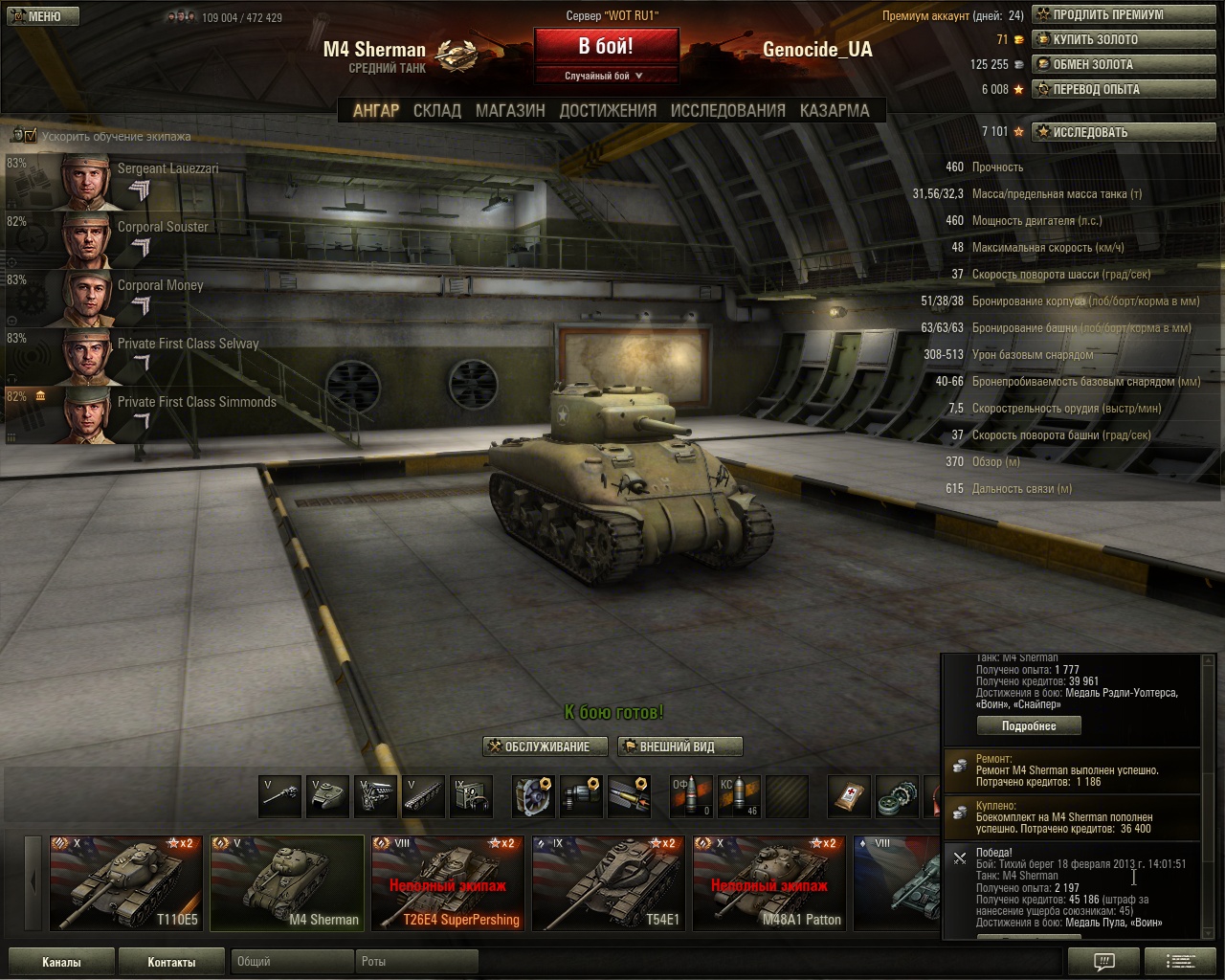This screenshot has height=980, width=1225.
Task: Click the Подробнее button in the battle notification
Action: point(1029,726)
